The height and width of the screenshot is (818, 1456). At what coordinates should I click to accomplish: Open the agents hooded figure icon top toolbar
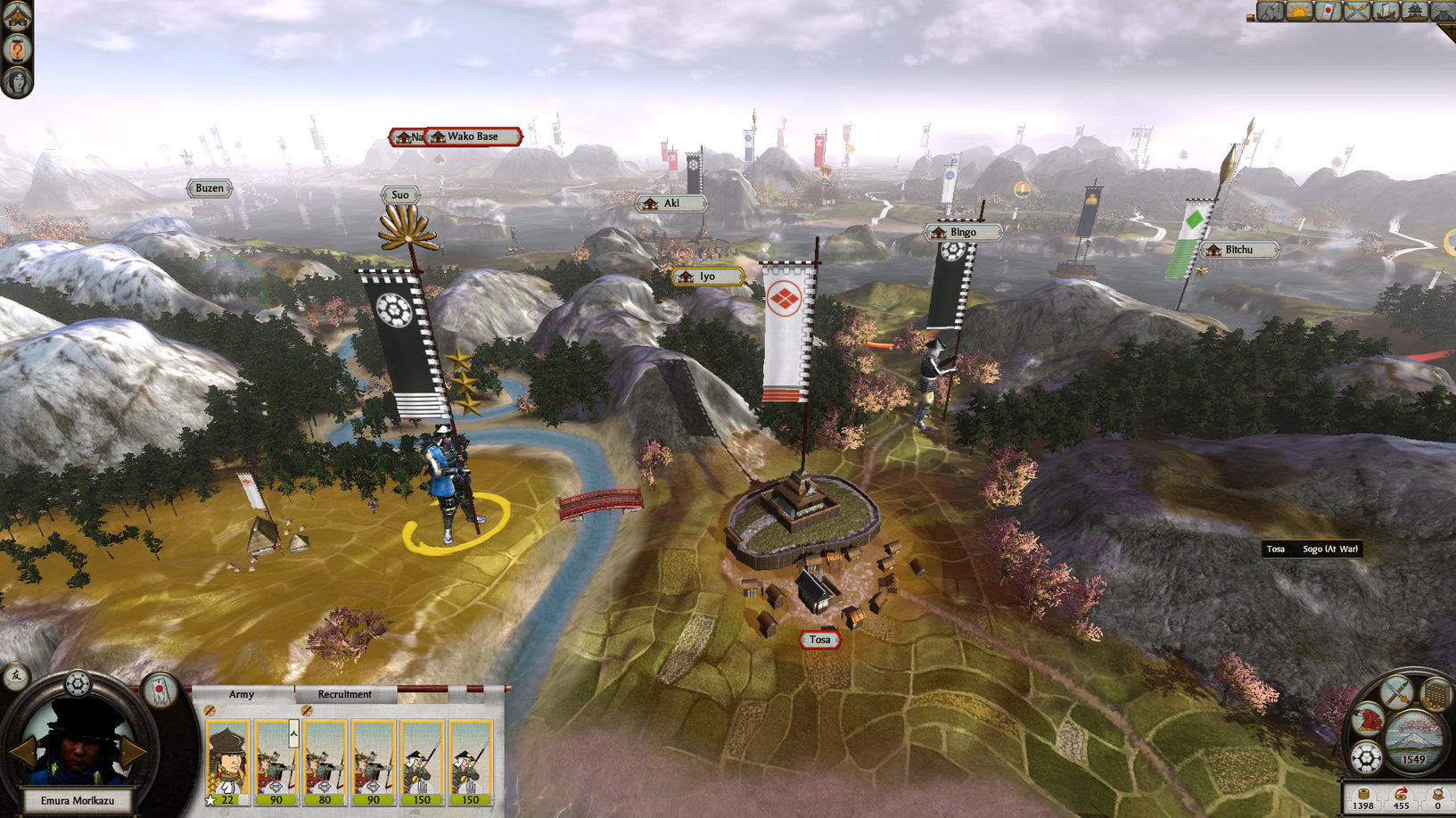pyautogui.click(x=1444, y=11)
